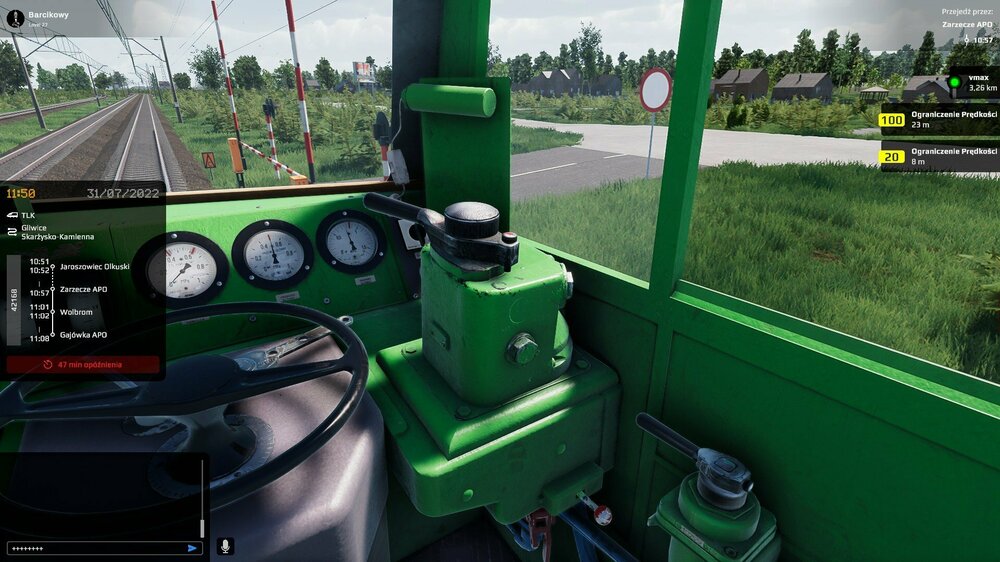
Task: Send the chat message with the blue arrow
Action: (192, 548)
